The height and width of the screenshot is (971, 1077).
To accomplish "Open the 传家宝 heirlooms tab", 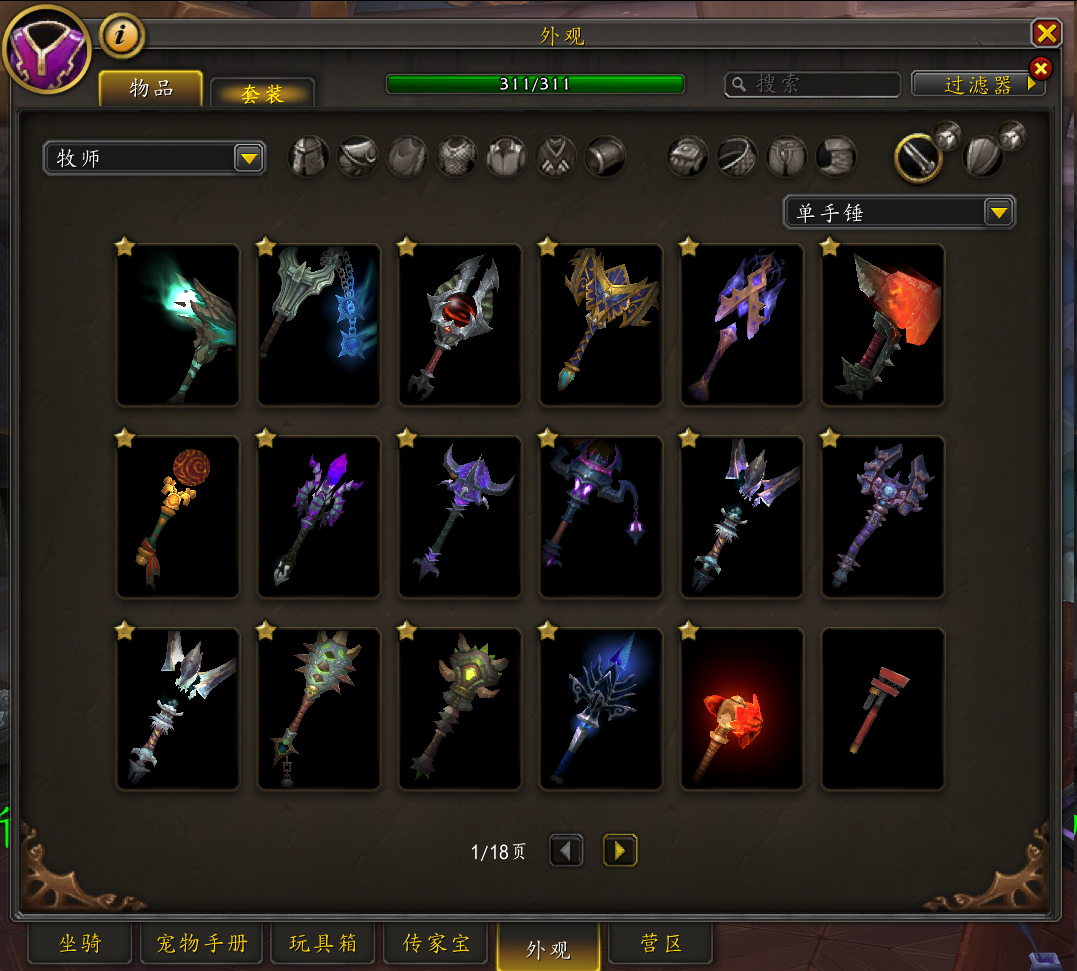I will pos(436,943).
